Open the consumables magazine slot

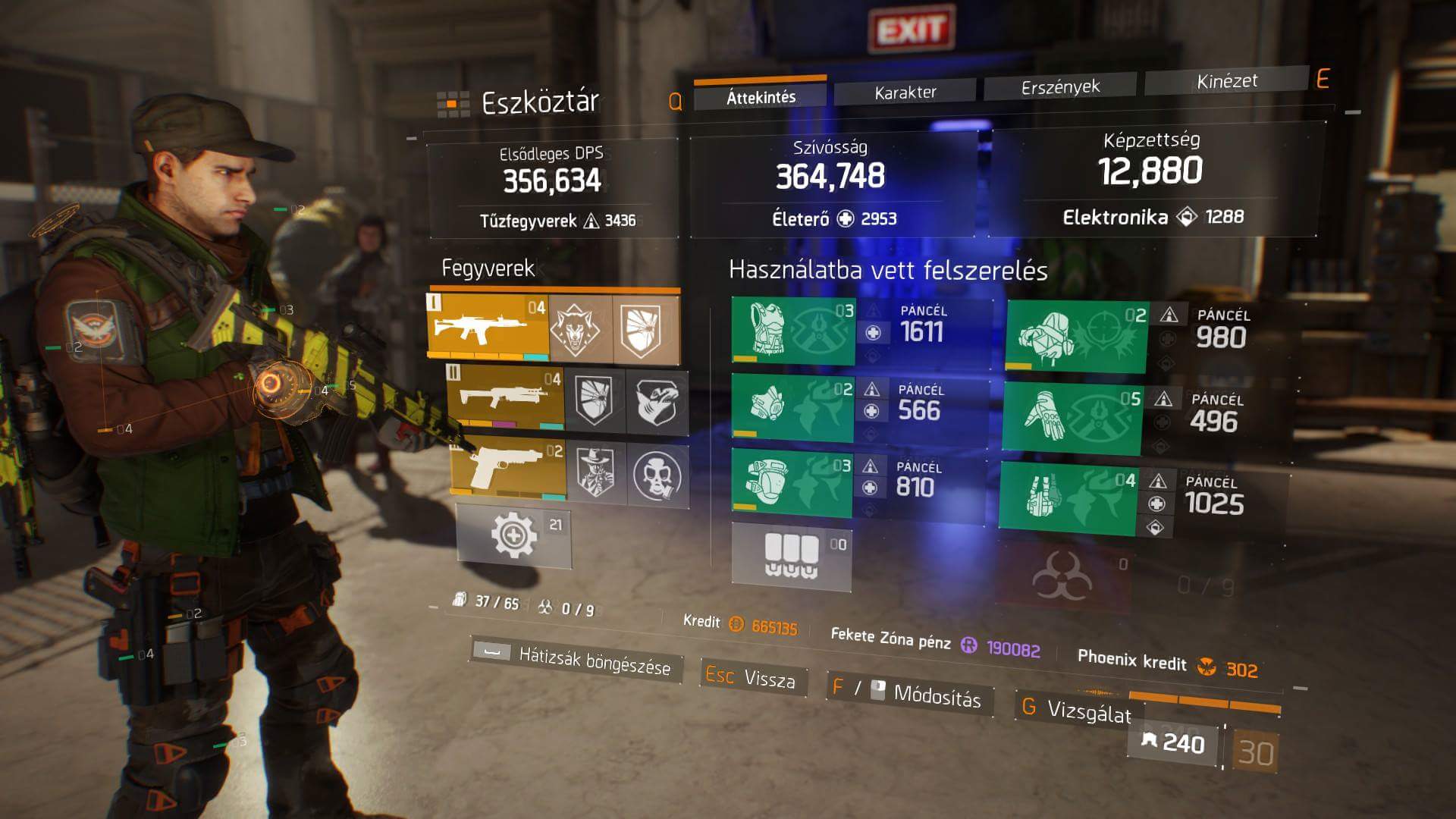click(791, 556)
